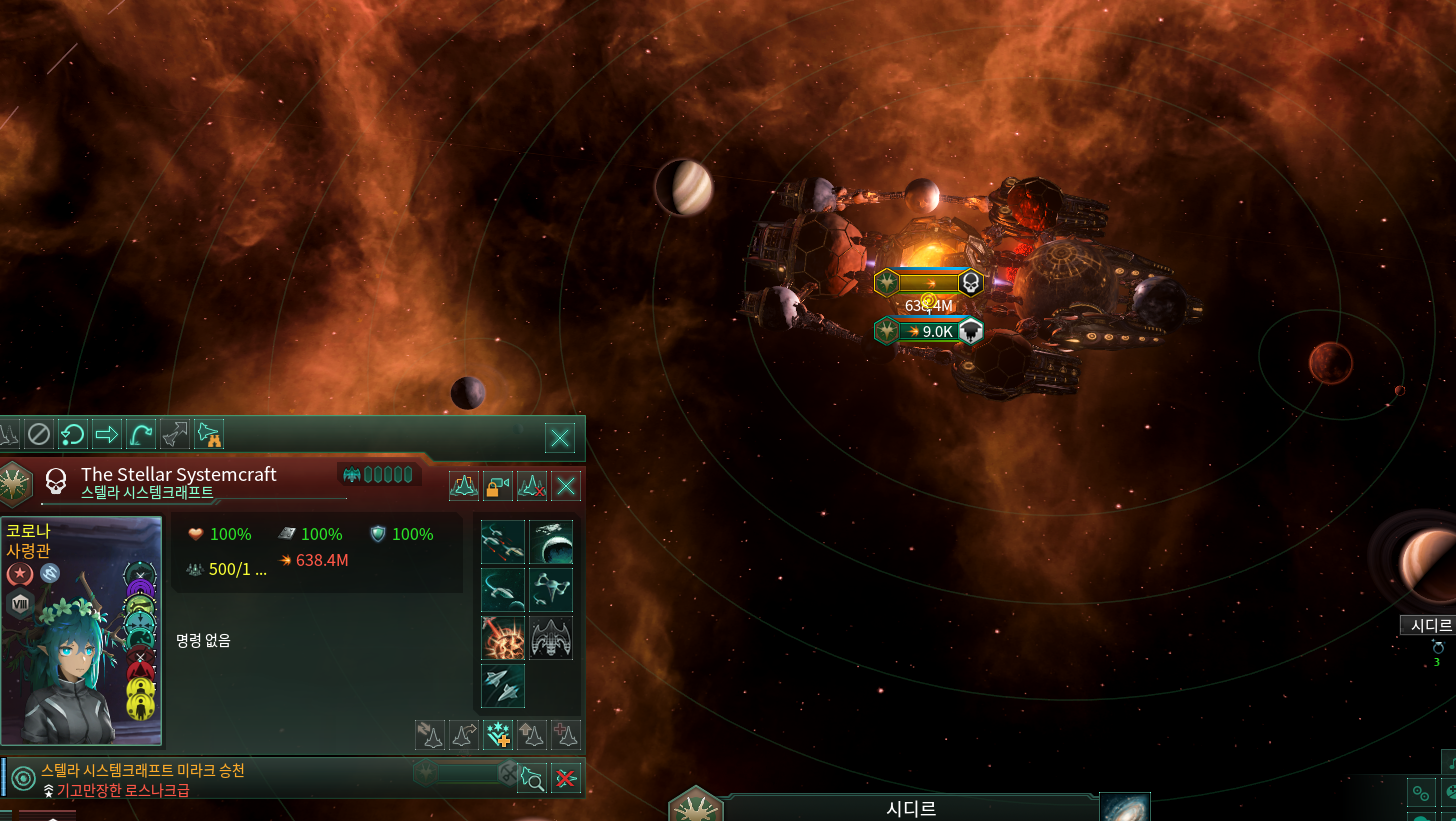The image size is (1456, 821).
Task: Remove the ship with red X button
Action: coord(566,778)
